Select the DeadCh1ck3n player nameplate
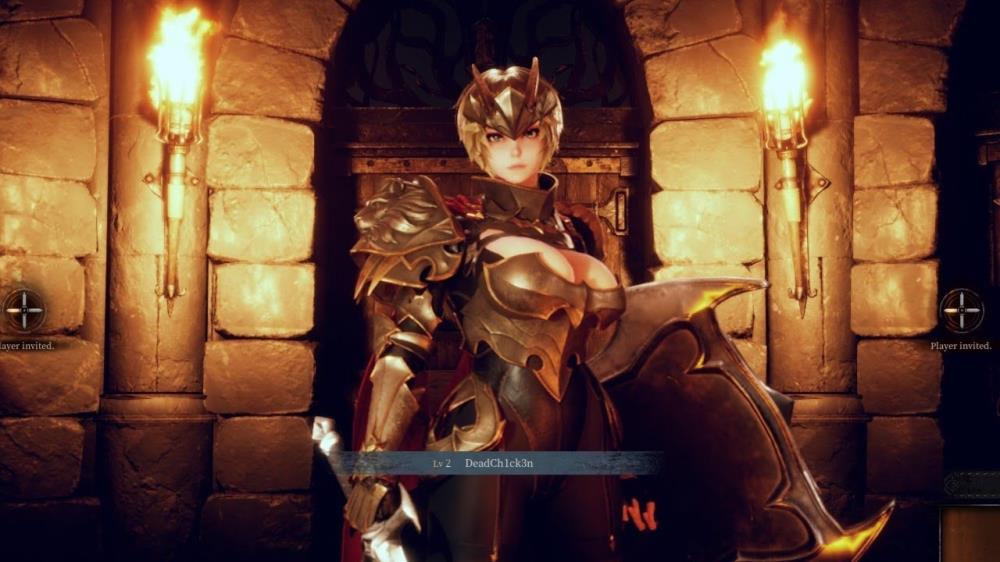1000x562 pixels. [x=497, y=463]
